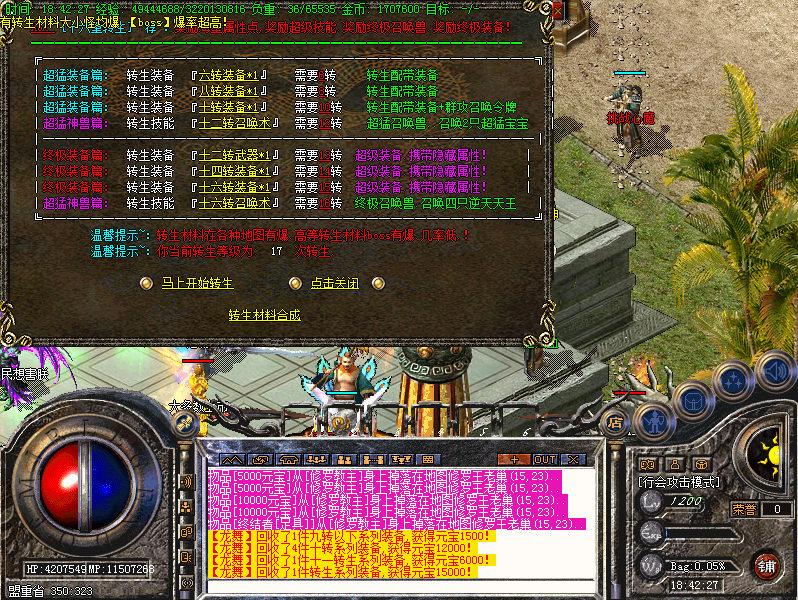The image size is (798, 600).
Task: Click the OUT button on chat bar
Action: 545,459
